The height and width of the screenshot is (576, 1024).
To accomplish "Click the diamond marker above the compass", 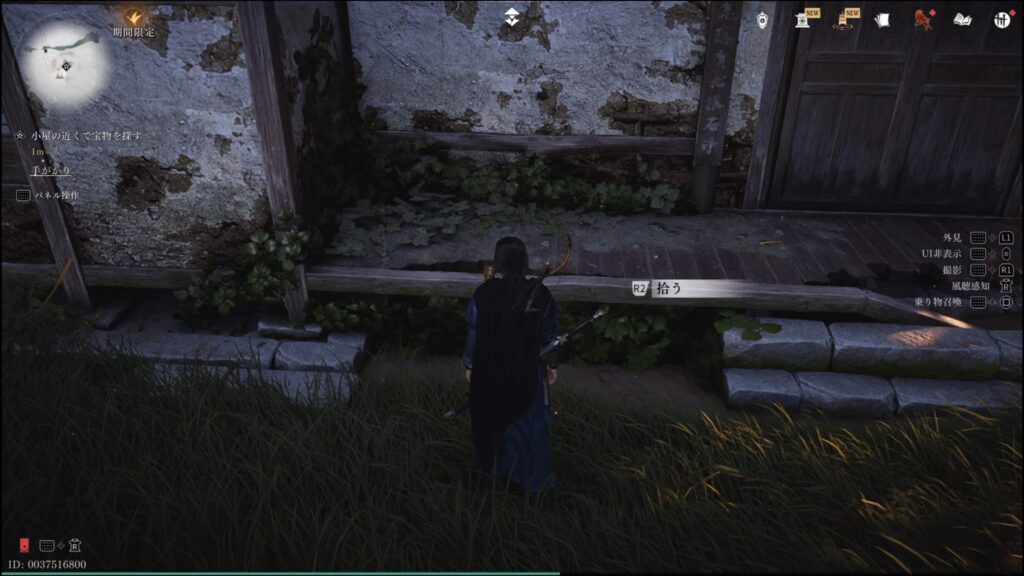I will click(512, 16).
